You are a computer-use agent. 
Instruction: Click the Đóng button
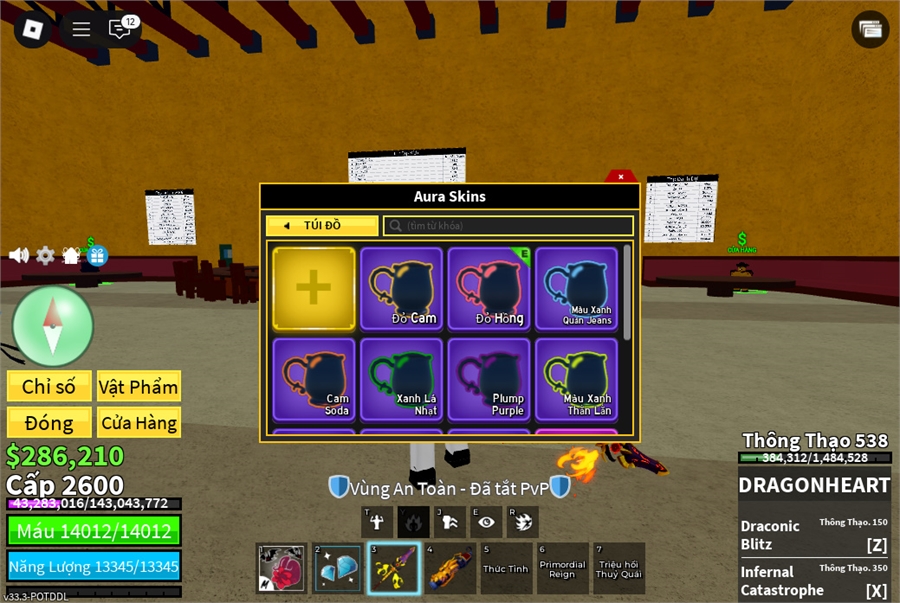click(x=49, y=422)
